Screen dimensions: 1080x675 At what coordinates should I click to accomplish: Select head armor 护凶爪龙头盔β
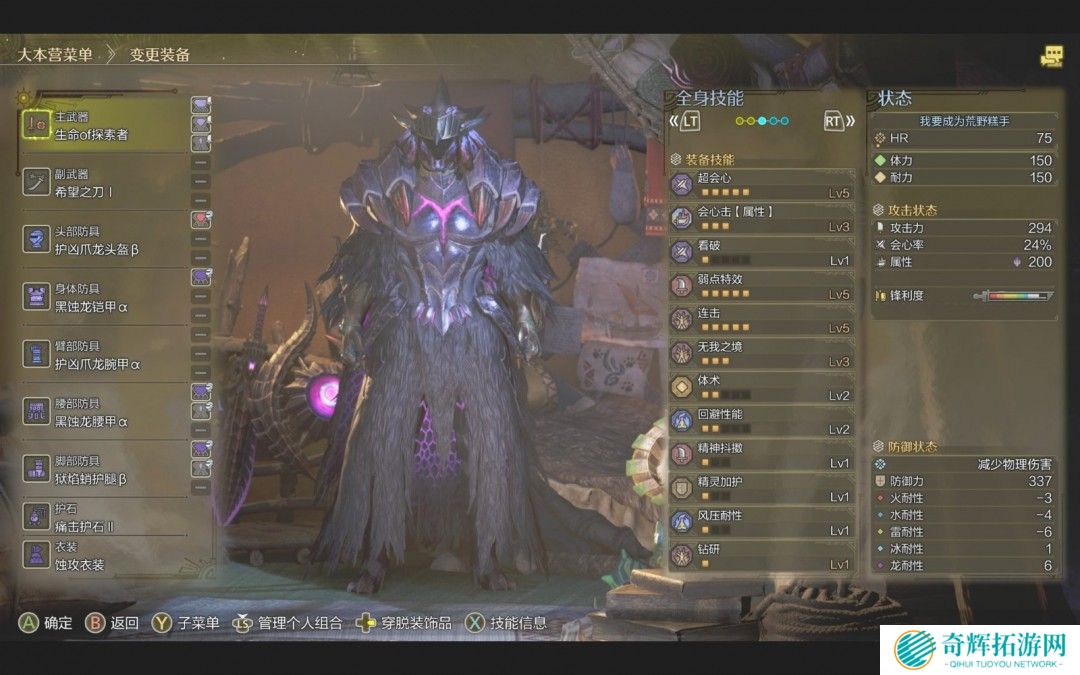pos(100,240)
